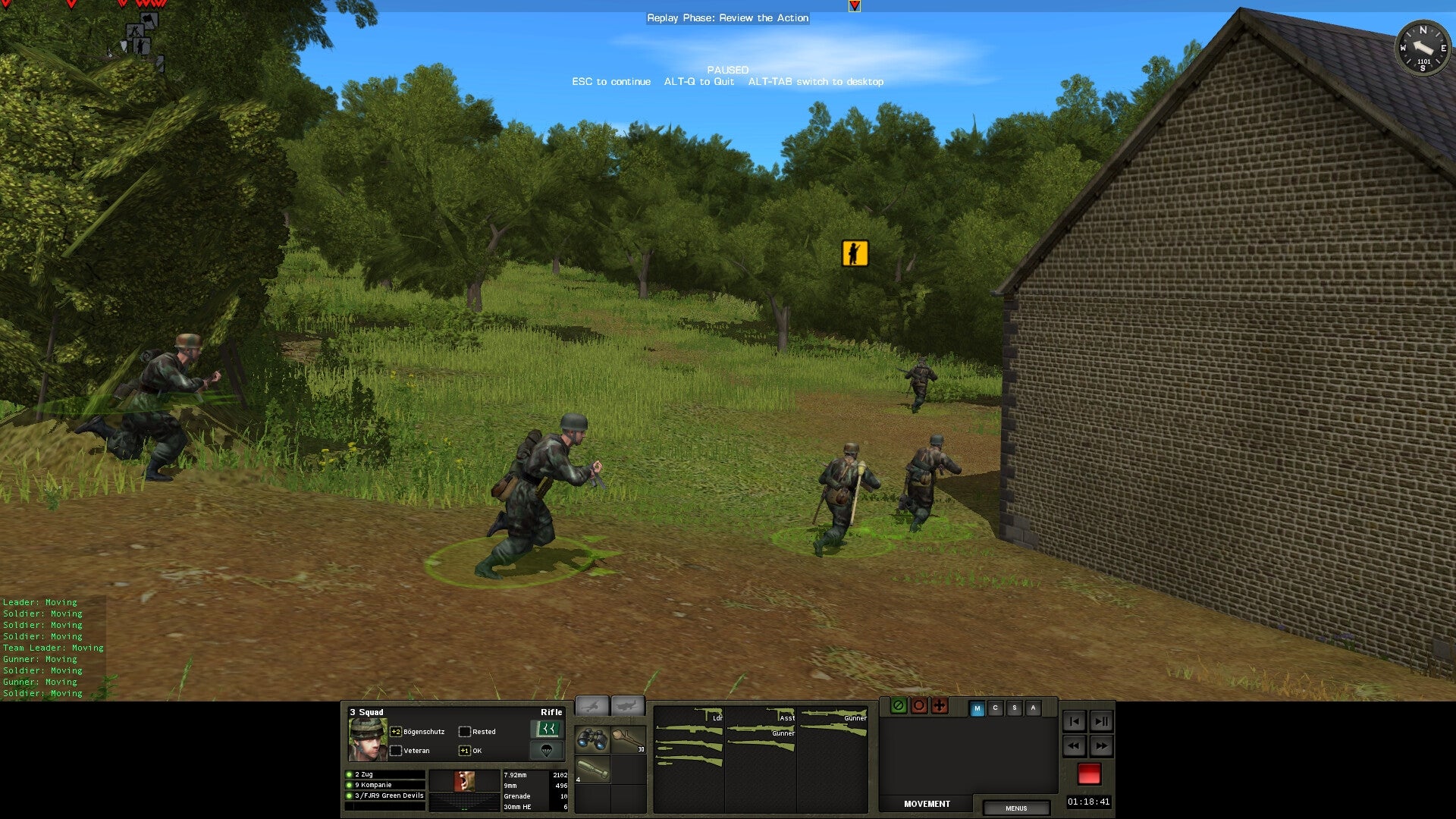The image size is (1456, 819).
Task: Click the yellow floating infantry marker
Action: point(854,253)
